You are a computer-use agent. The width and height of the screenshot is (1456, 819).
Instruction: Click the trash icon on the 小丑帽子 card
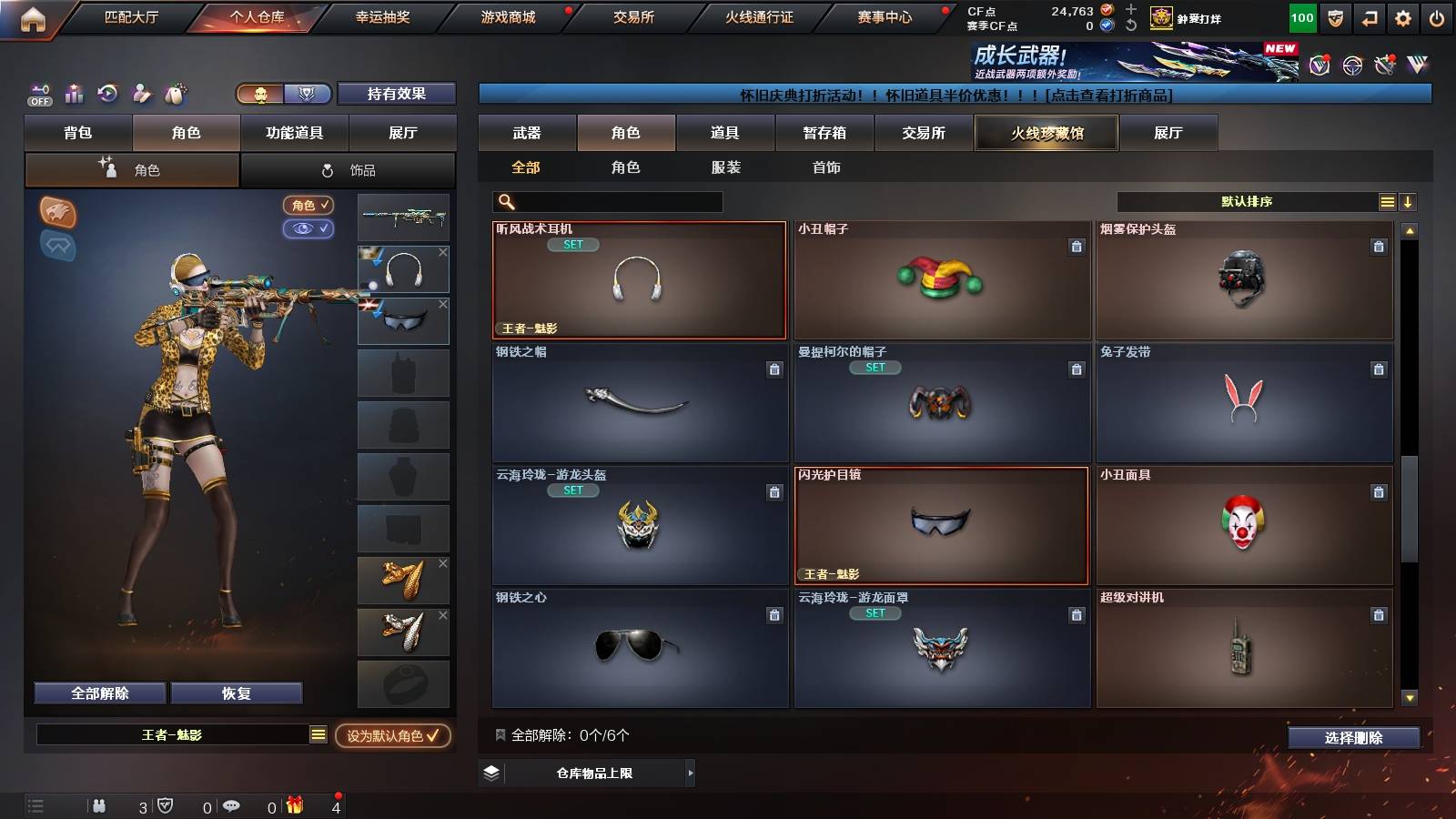pos(1077,244)
